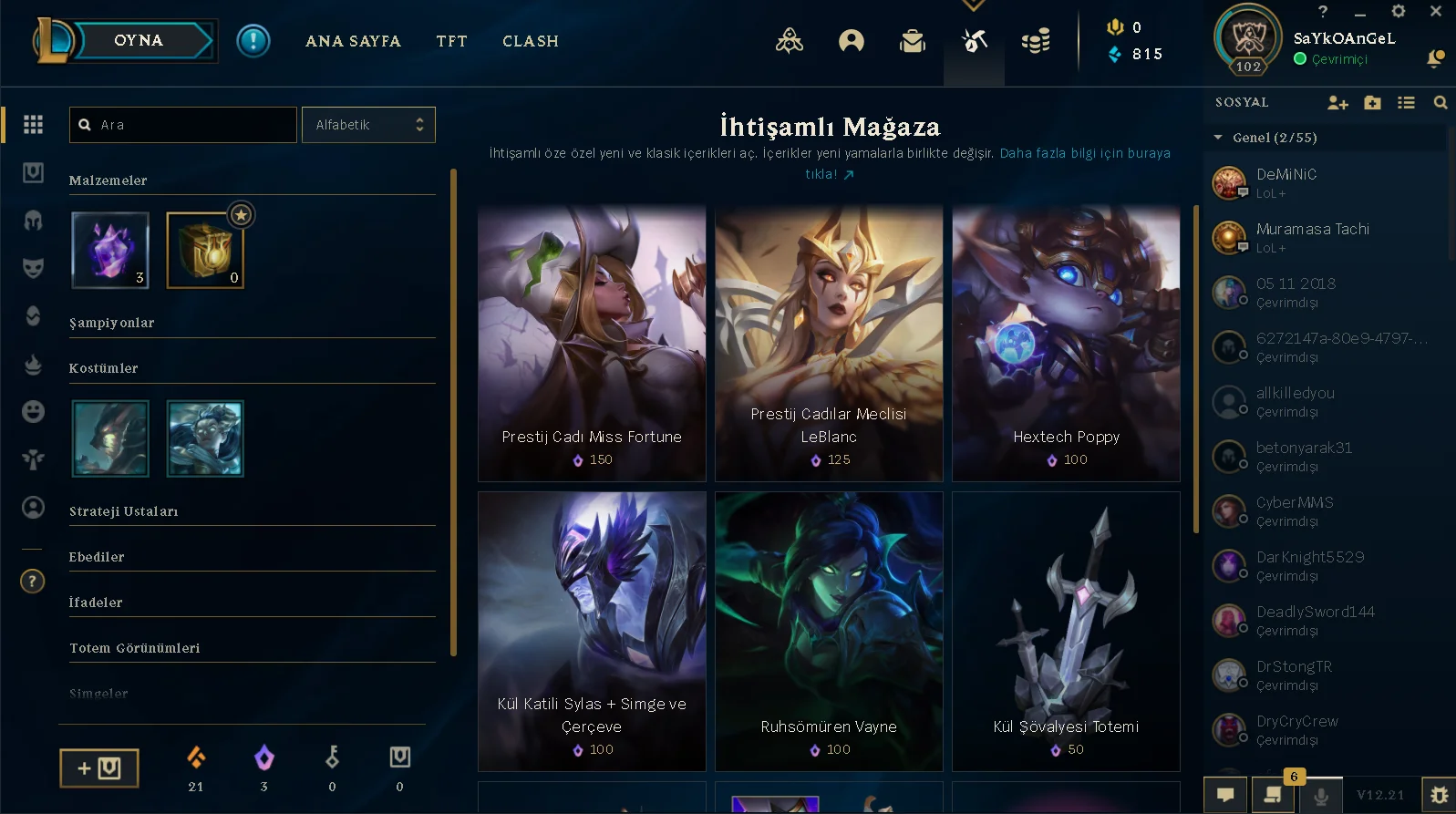Open the ANA SAYFA home tab

click(353, 41)
